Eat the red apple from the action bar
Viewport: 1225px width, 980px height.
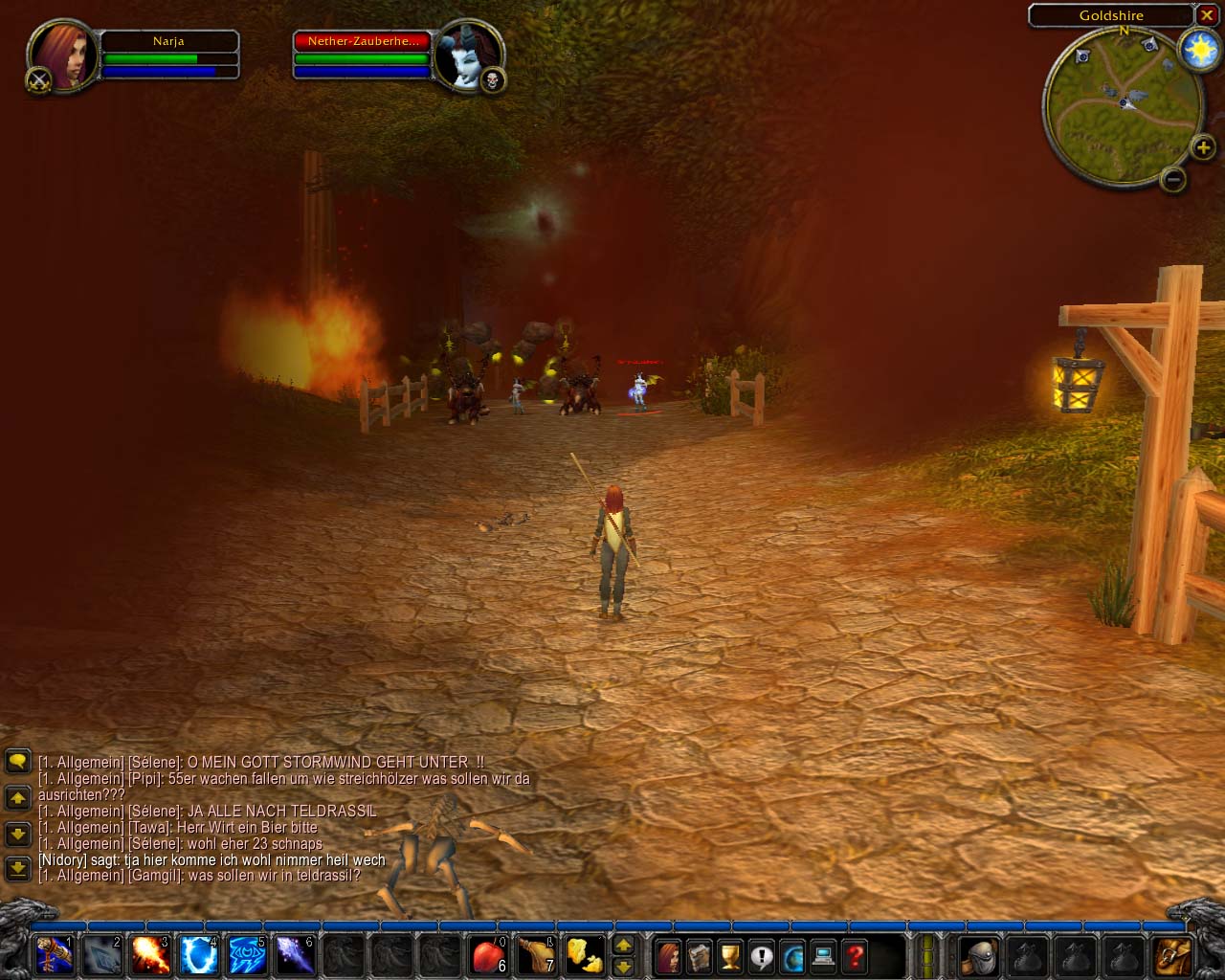(x=488, y=955)
